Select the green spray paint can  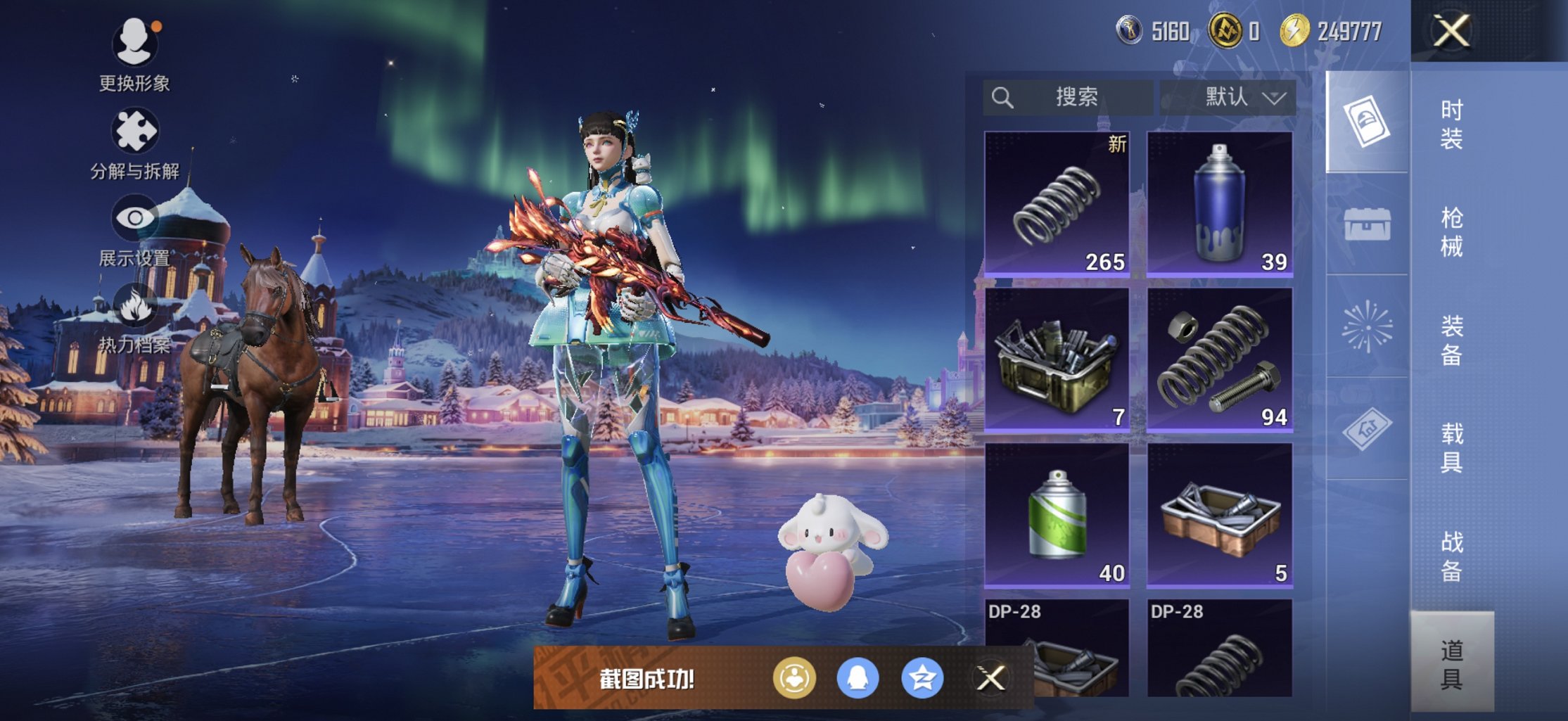point(1057,515)
